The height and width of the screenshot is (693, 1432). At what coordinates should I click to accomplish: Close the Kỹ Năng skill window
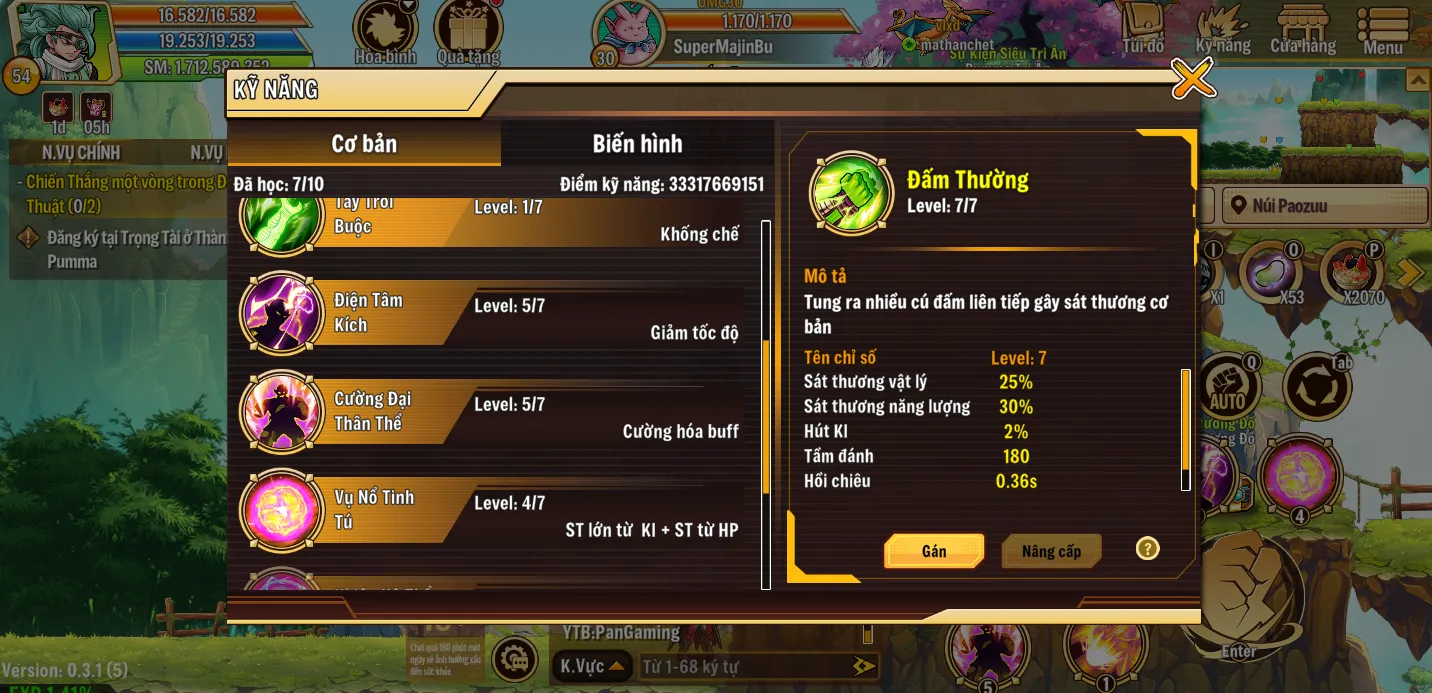coord(1192,78)
